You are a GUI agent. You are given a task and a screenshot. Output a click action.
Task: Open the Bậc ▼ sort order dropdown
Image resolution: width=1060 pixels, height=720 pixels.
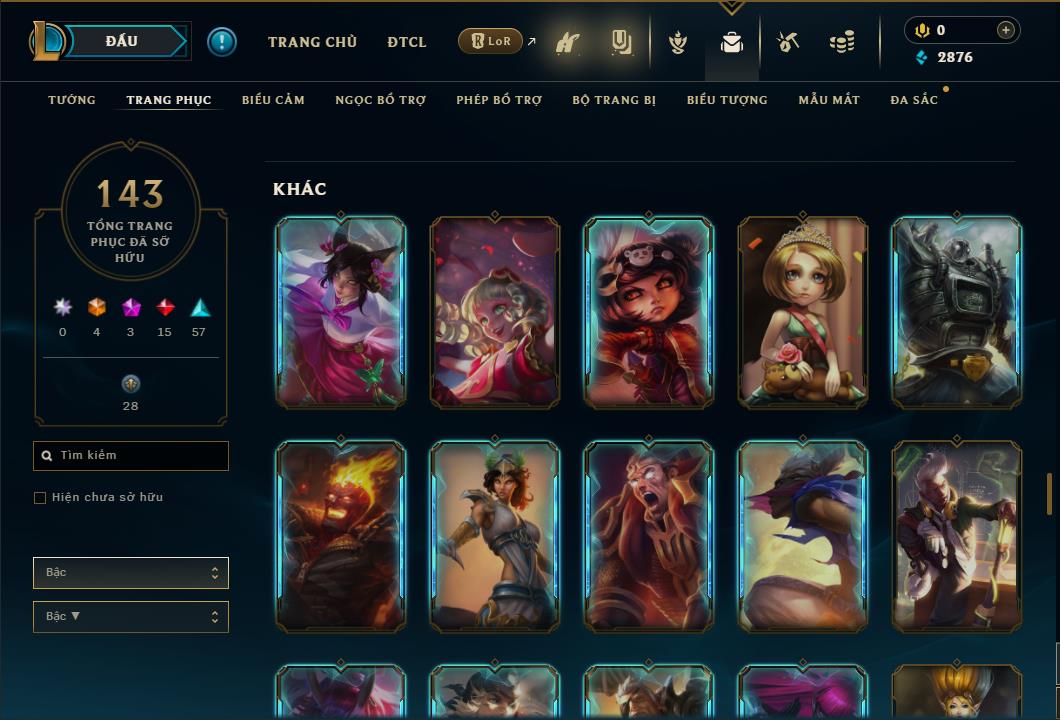click(x=130, y=617)
